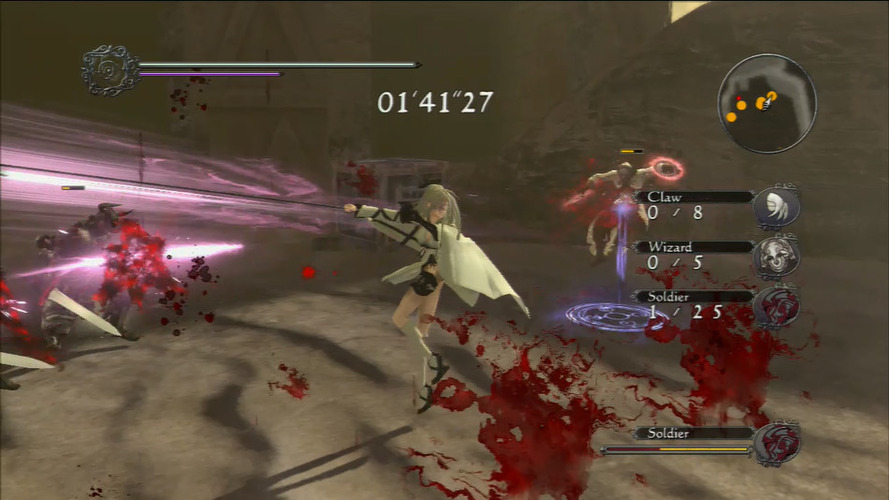Click the ornate swirl emblem beside the player gauge

click(109, 70)
